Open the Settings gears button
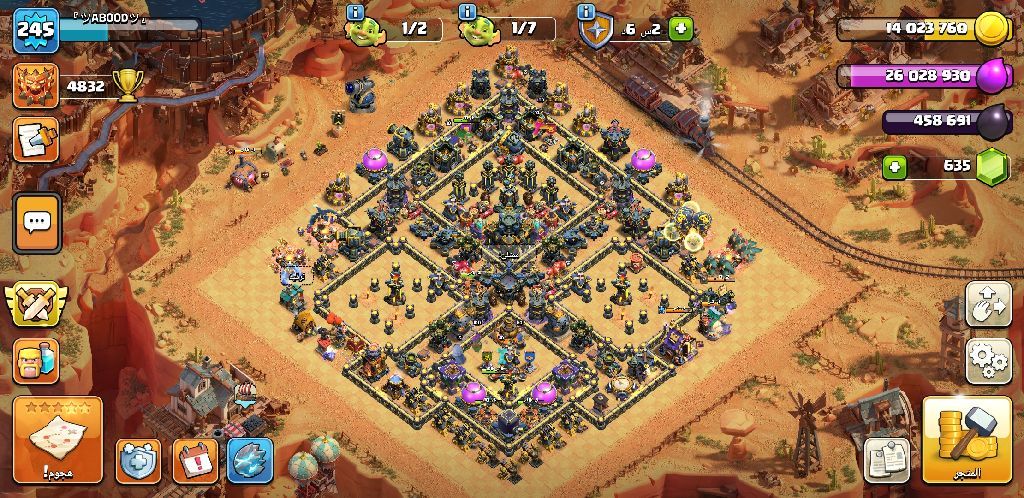Screen dimensions: 1024x498 point(988,360)
